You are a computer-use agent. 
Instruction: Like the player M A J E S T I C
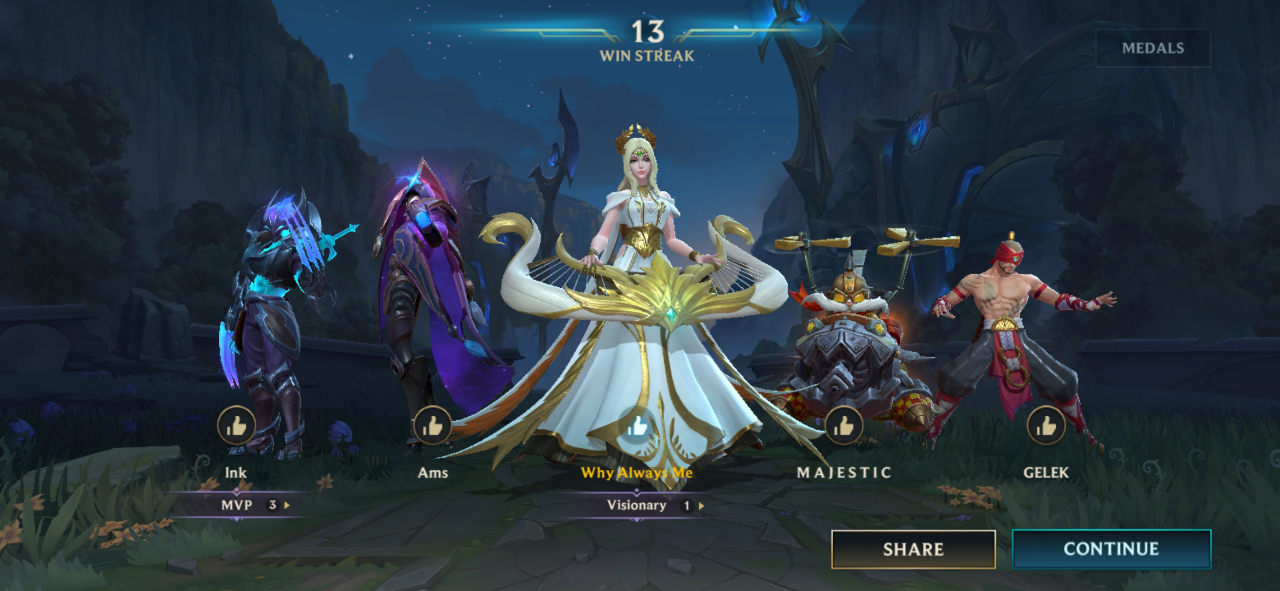coord(844,426)
